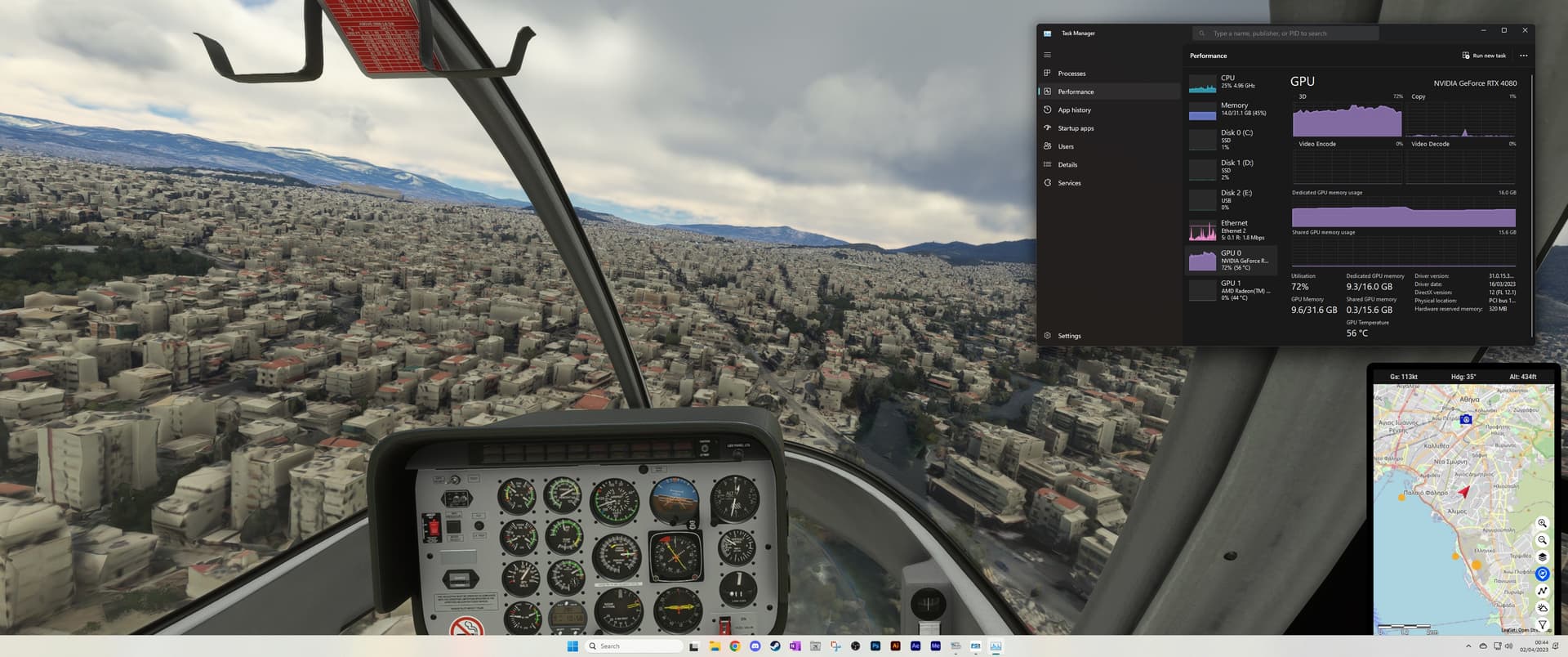
Task: Click the taskbar Search field
Action: pyautogui.click(x=633, y=646)
